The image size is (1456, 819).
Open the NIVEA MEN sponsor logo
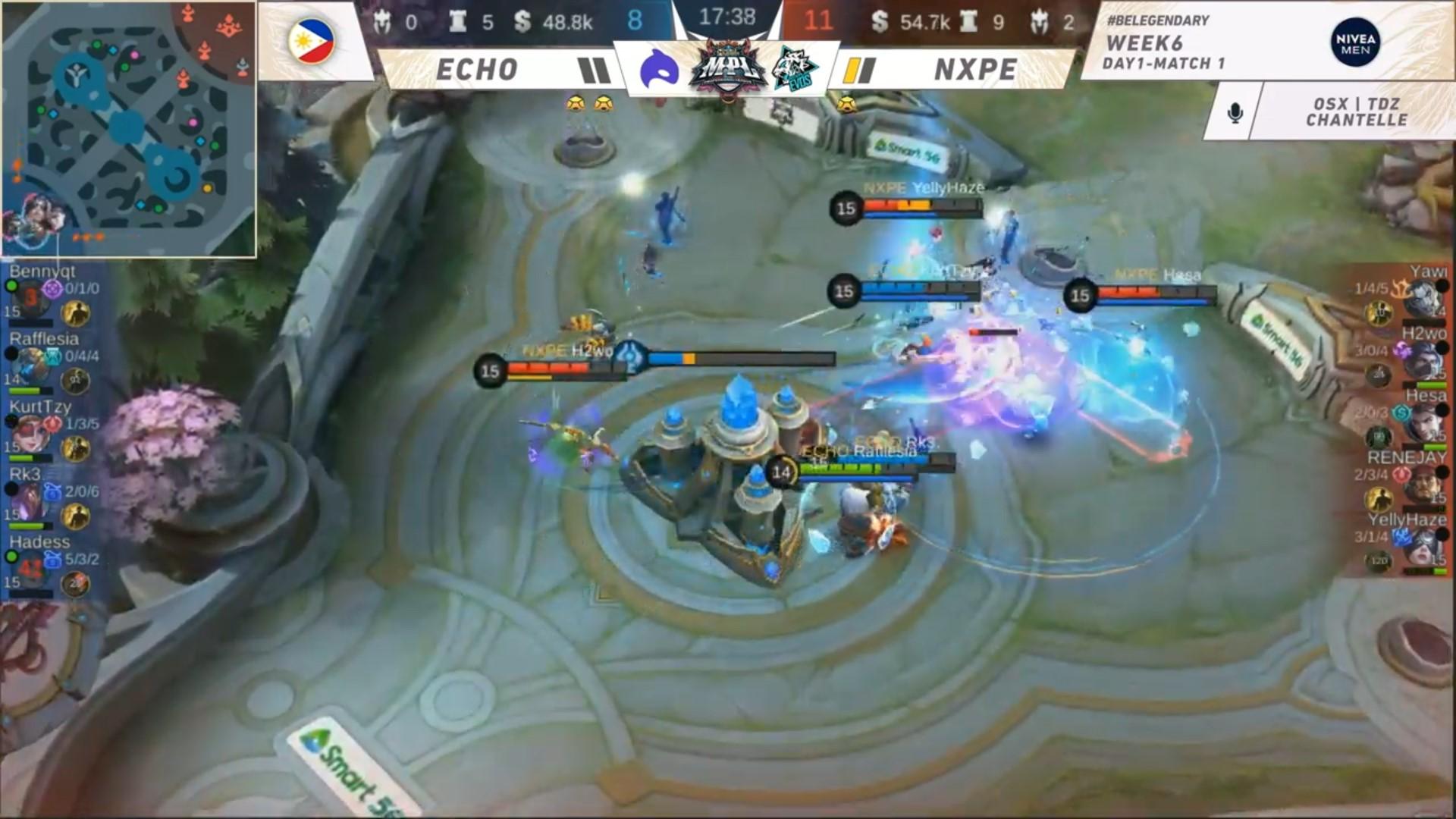1355,42
